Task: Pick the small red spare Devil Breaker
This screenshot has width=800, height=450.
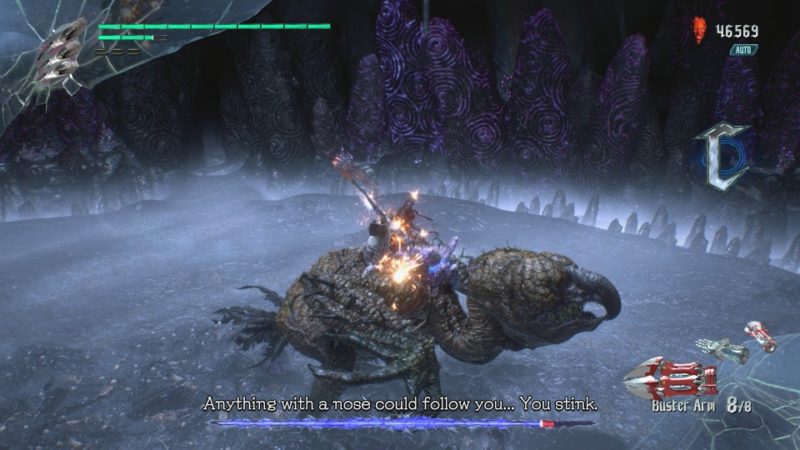Action: click(x=761, y=336)
